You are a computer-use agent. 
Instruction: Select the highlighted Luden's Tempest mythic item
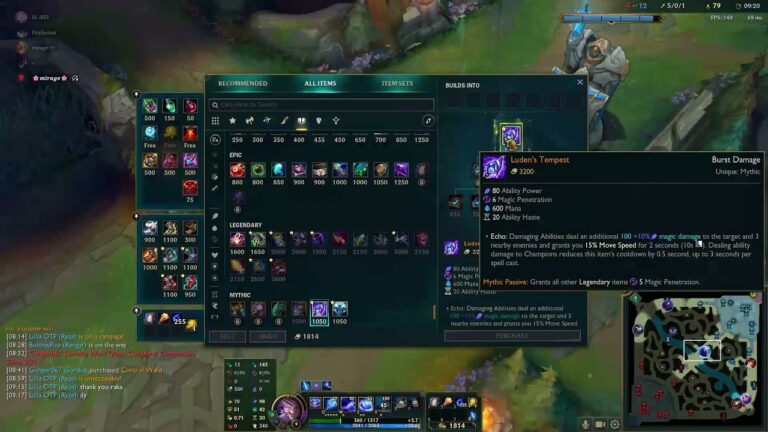coord(319,309)
